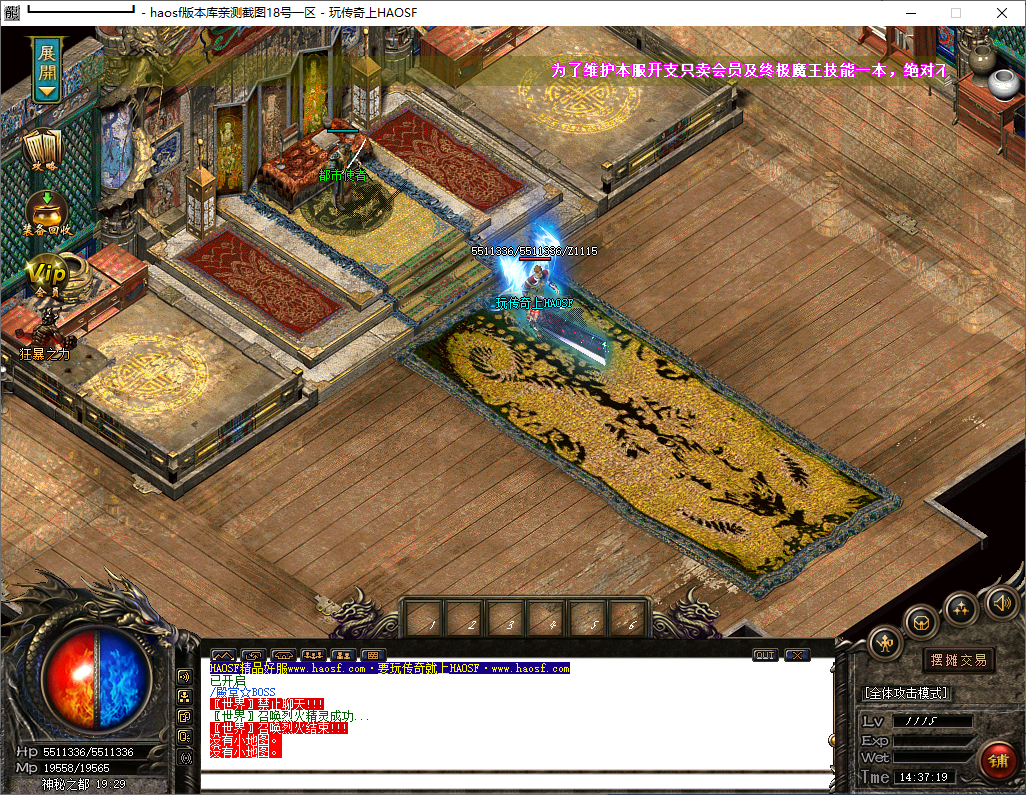Click the OUT button above chat
1026x795 pixels.
click(765, 655)
